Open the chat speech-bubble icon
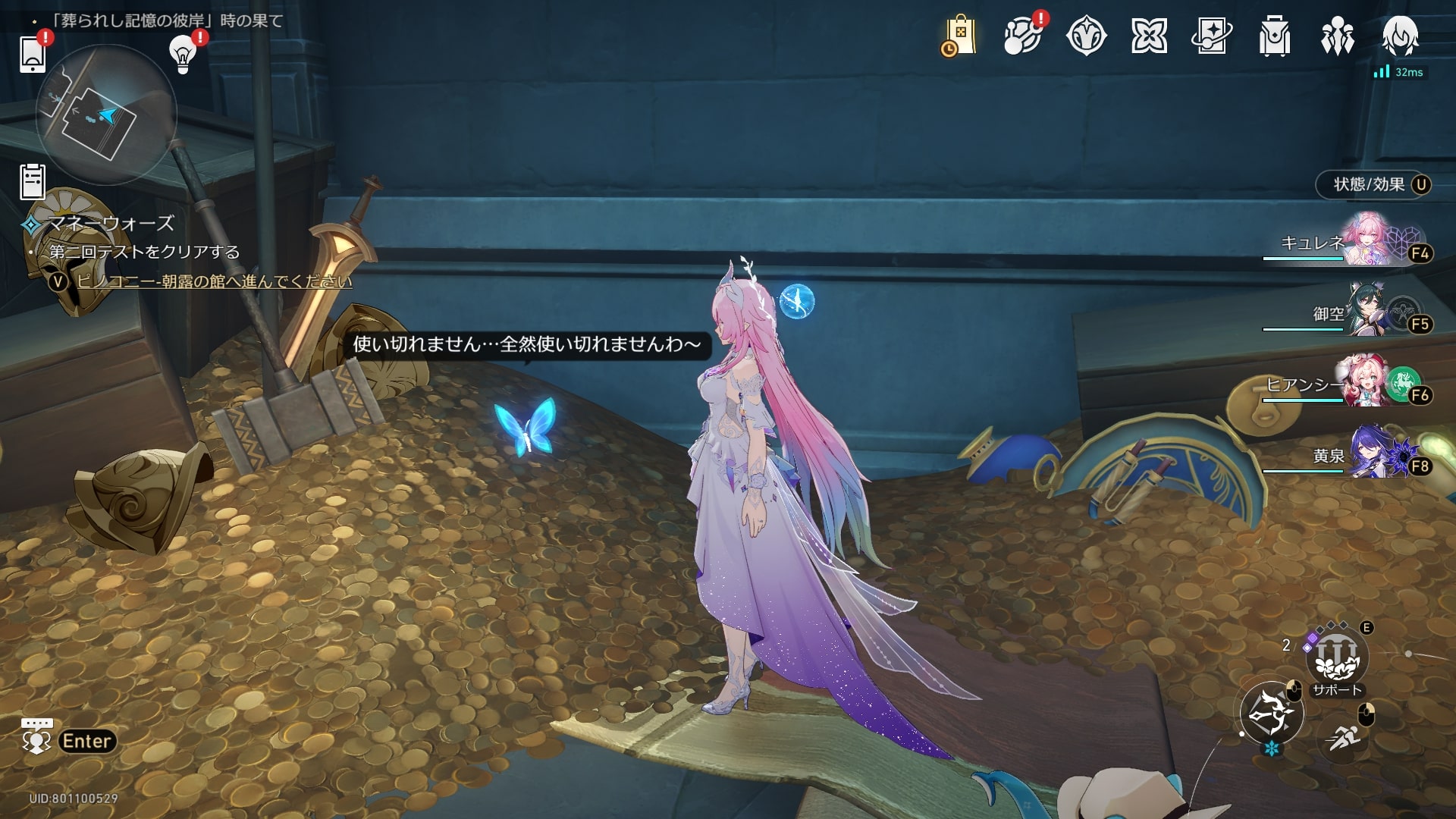This screenshot has width=1456, height=819. click(x=36, y=737)
